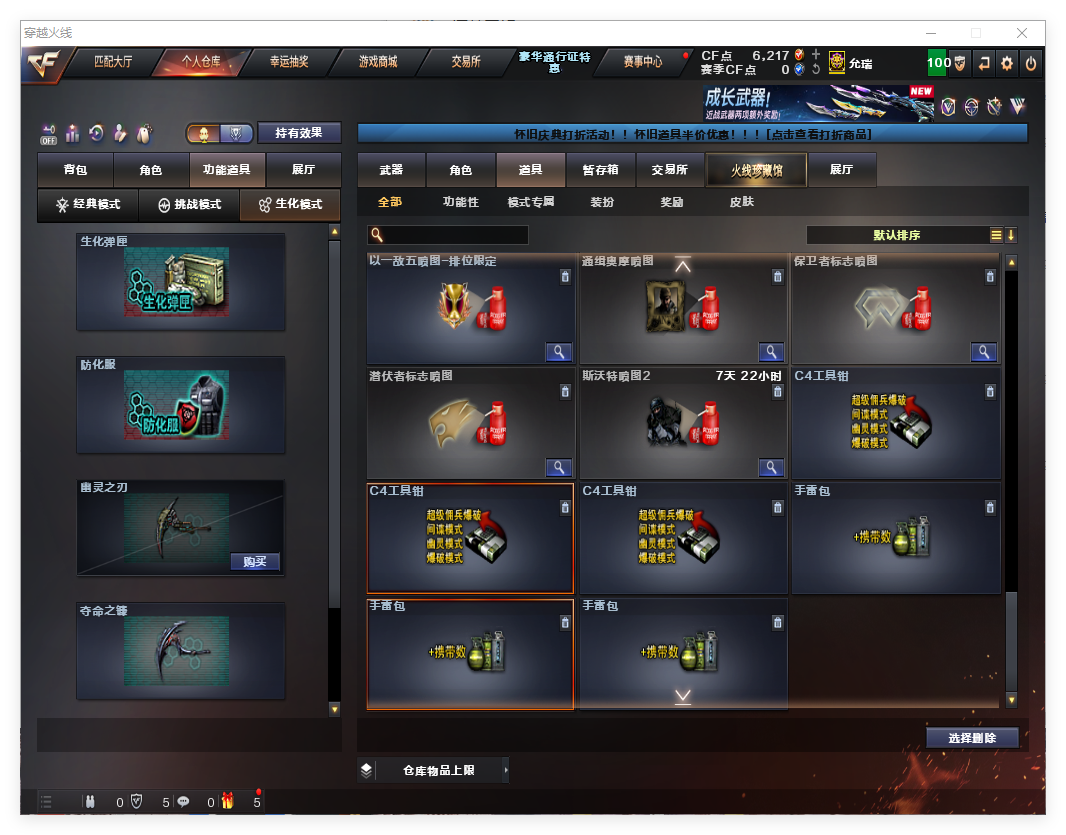
Task: Switch to the 武器 weapons storage tab
Action: point(391,170)
